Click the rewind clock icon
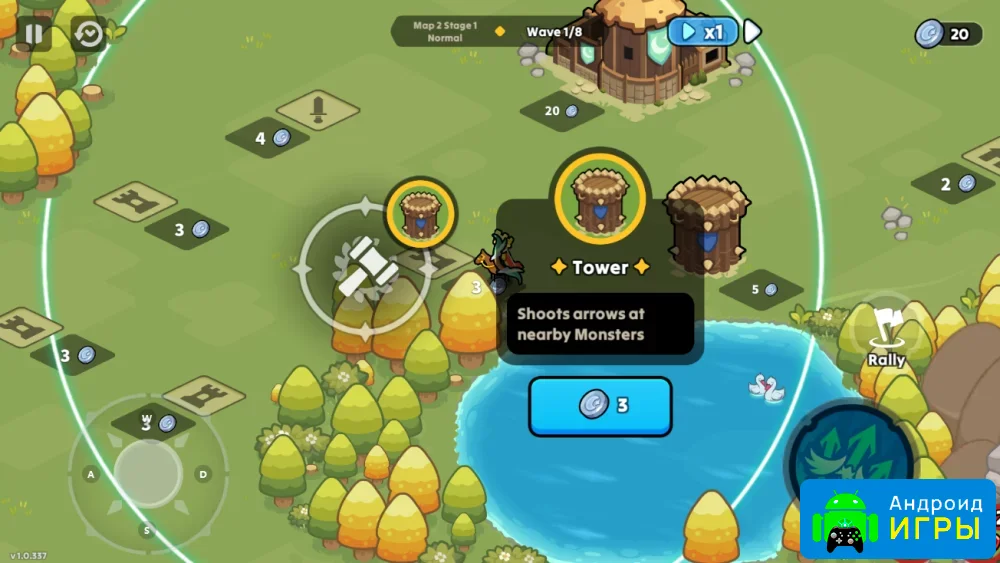1000x563 pixels. (89, 34)
